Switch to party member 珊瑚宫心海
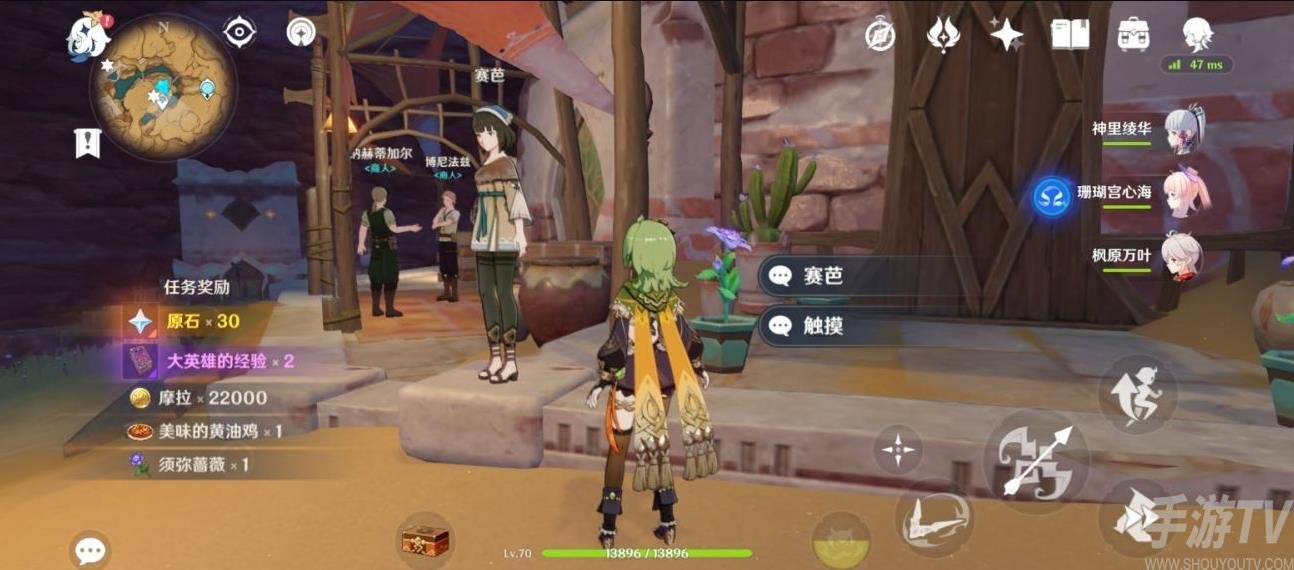 1185,191
